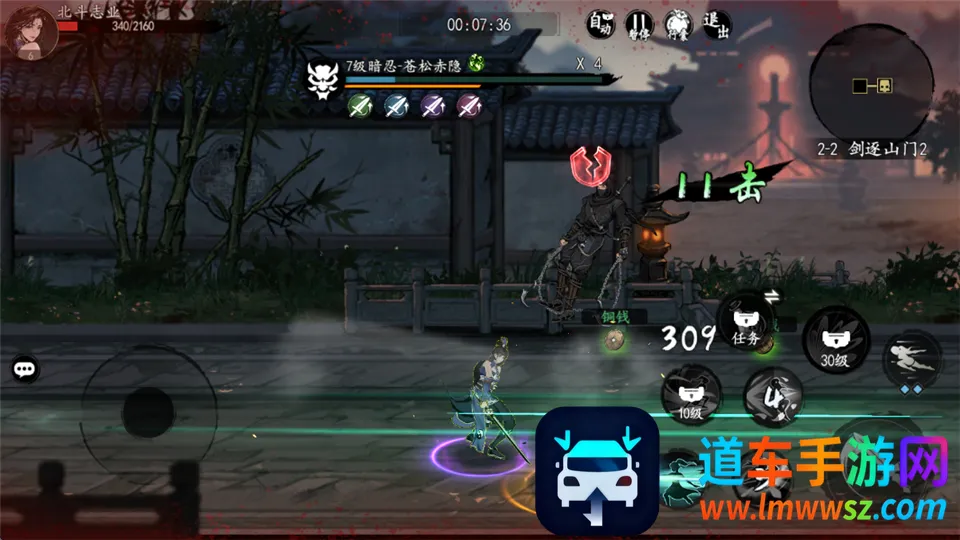
Task: Select the locked 任务 skill slot
Action: 746,324
